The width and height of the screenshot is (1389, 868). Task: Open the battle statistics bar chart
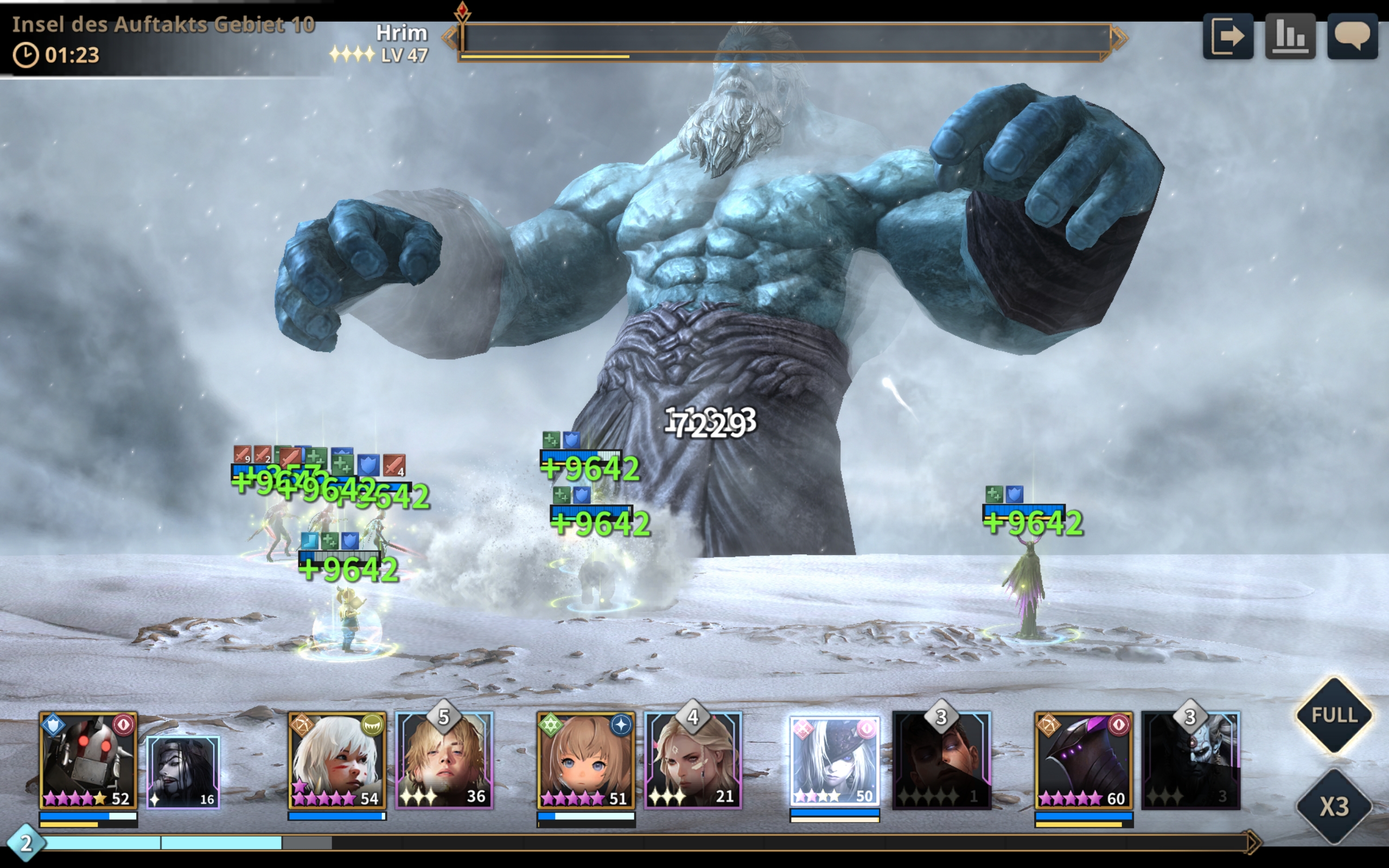[1290, 37]
